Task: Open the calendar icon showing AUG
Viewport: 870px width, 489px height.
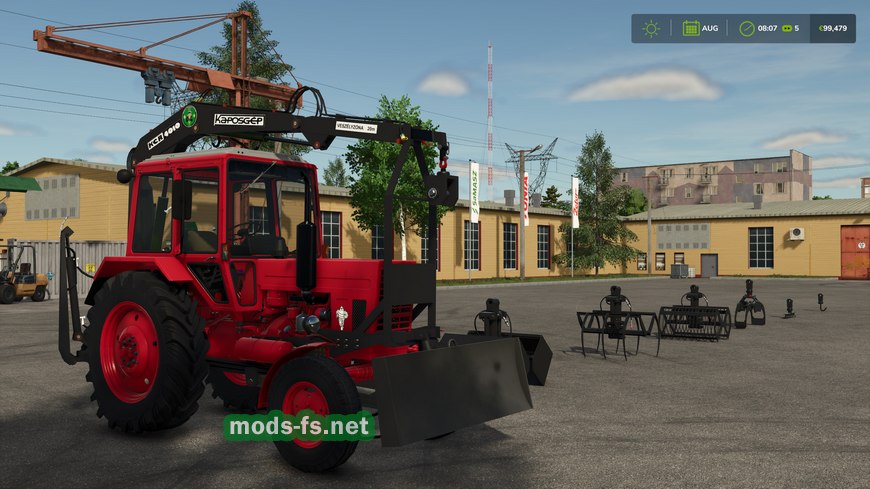Action: [x=691, y=28]
